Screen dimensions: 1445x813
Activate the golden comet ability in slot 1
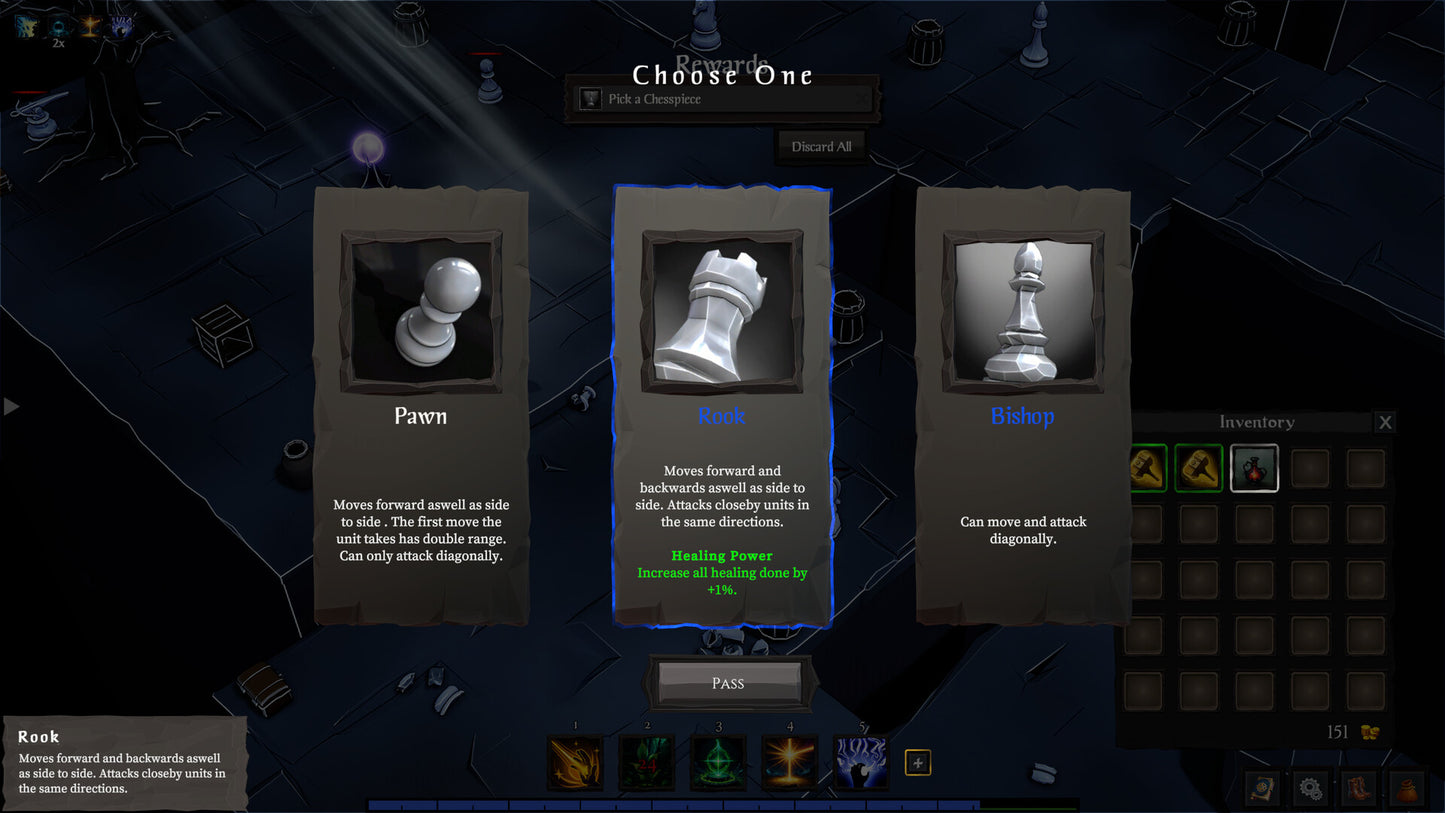pos(576,763)
